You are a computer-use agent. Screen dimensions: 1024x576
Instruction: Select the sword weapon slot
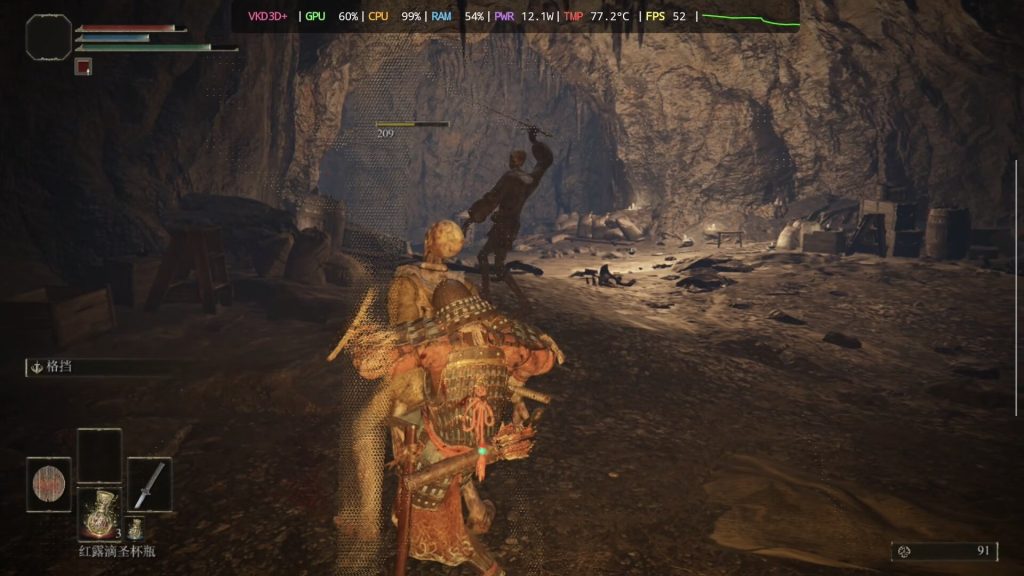pos(149,484)
